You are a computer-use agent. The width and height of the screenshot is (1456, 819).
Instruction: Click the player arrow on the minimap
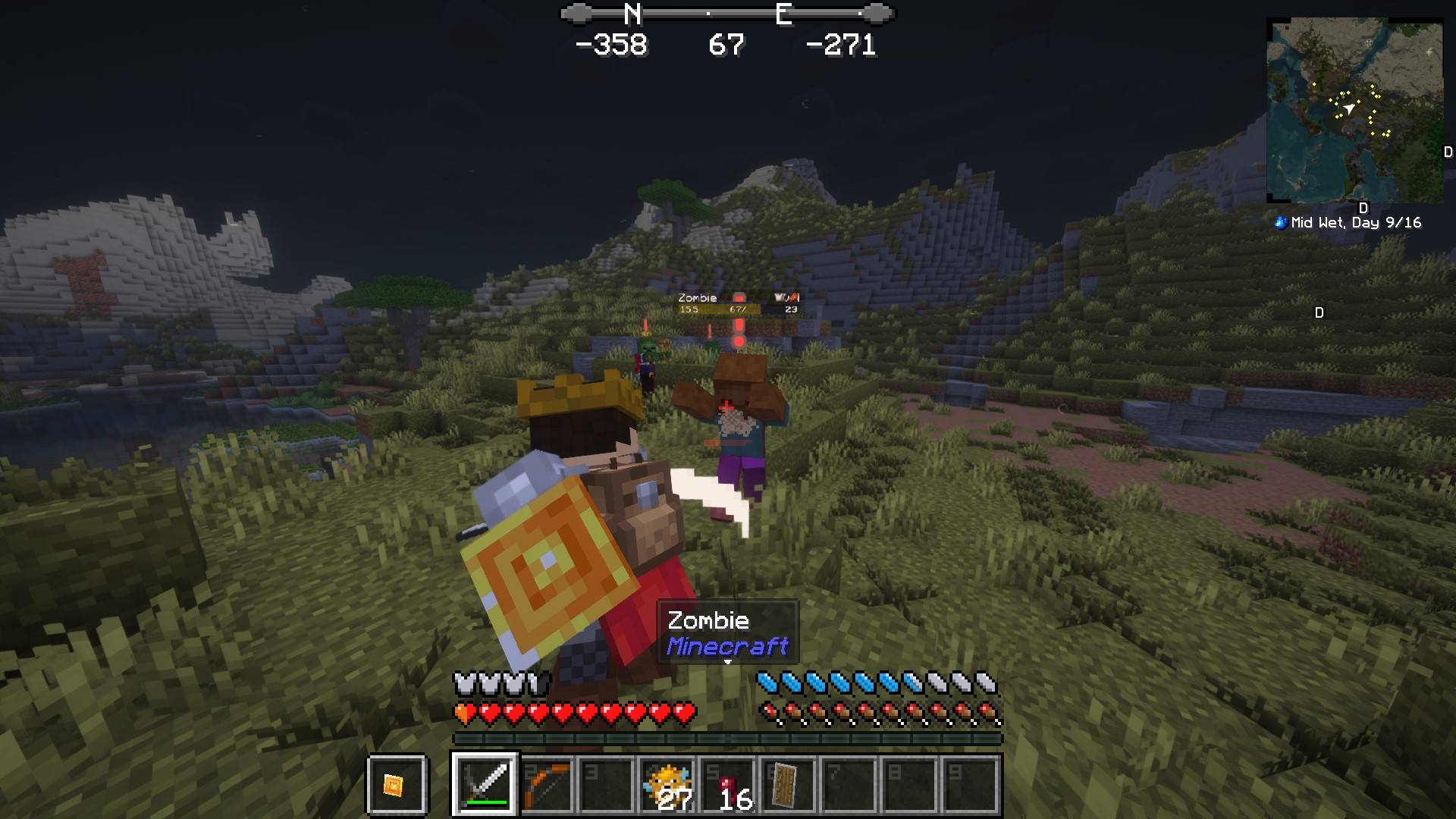coord(1349,109)
